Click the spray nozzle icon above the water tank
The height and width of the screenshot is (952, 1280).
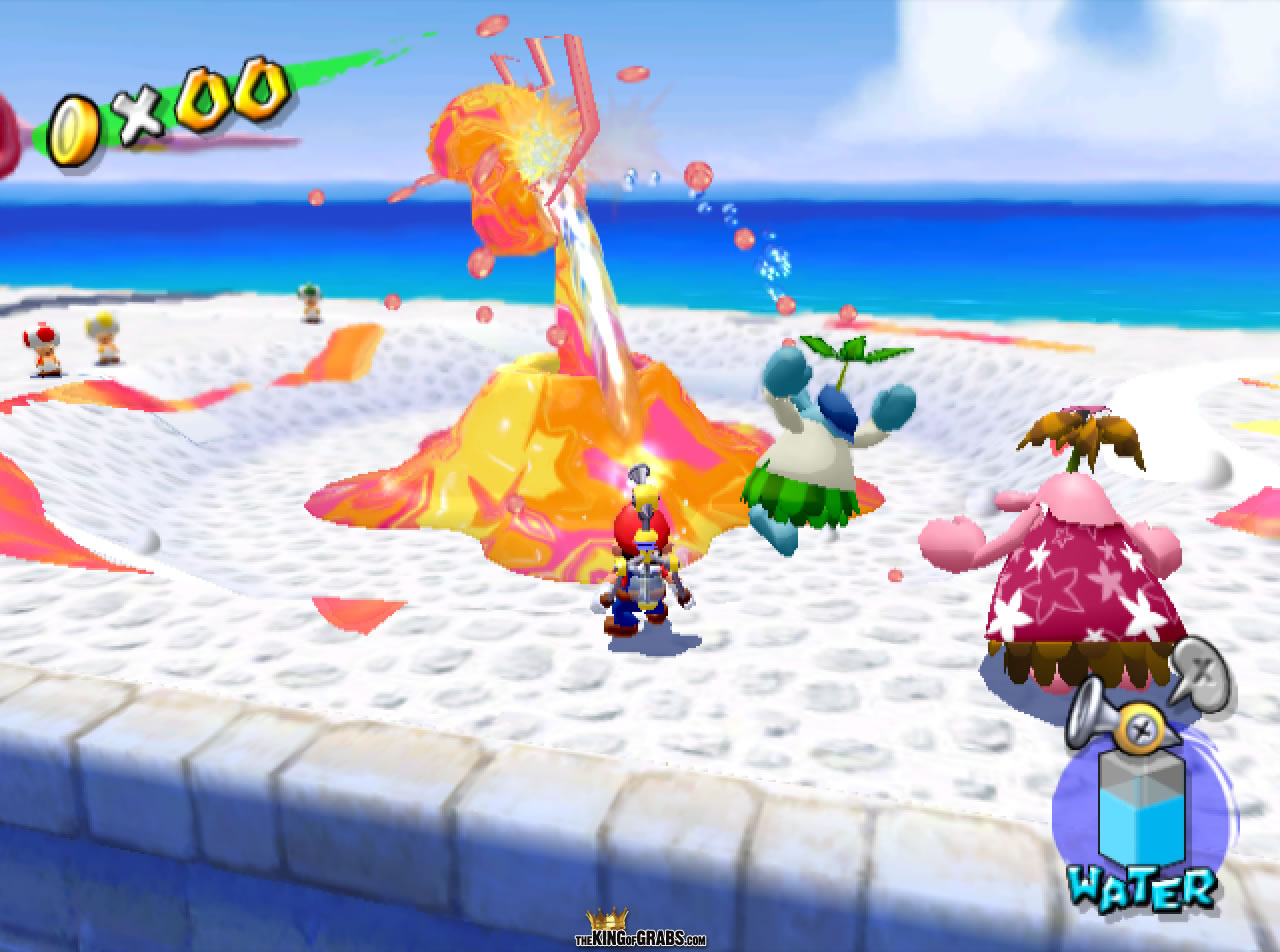[x=1088, y=715]
